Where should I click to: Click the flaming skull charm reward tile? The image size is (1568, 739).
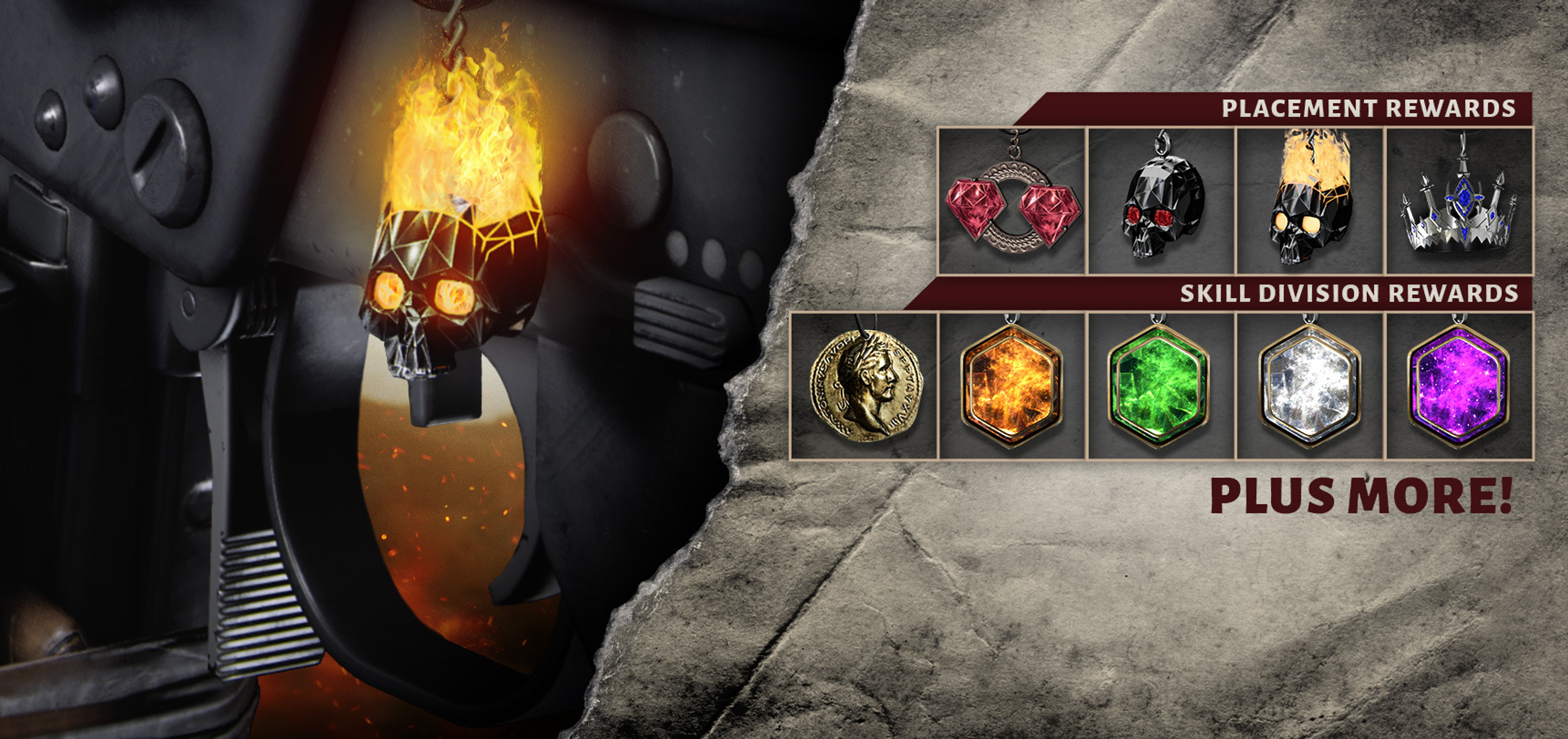point(1310,201)
